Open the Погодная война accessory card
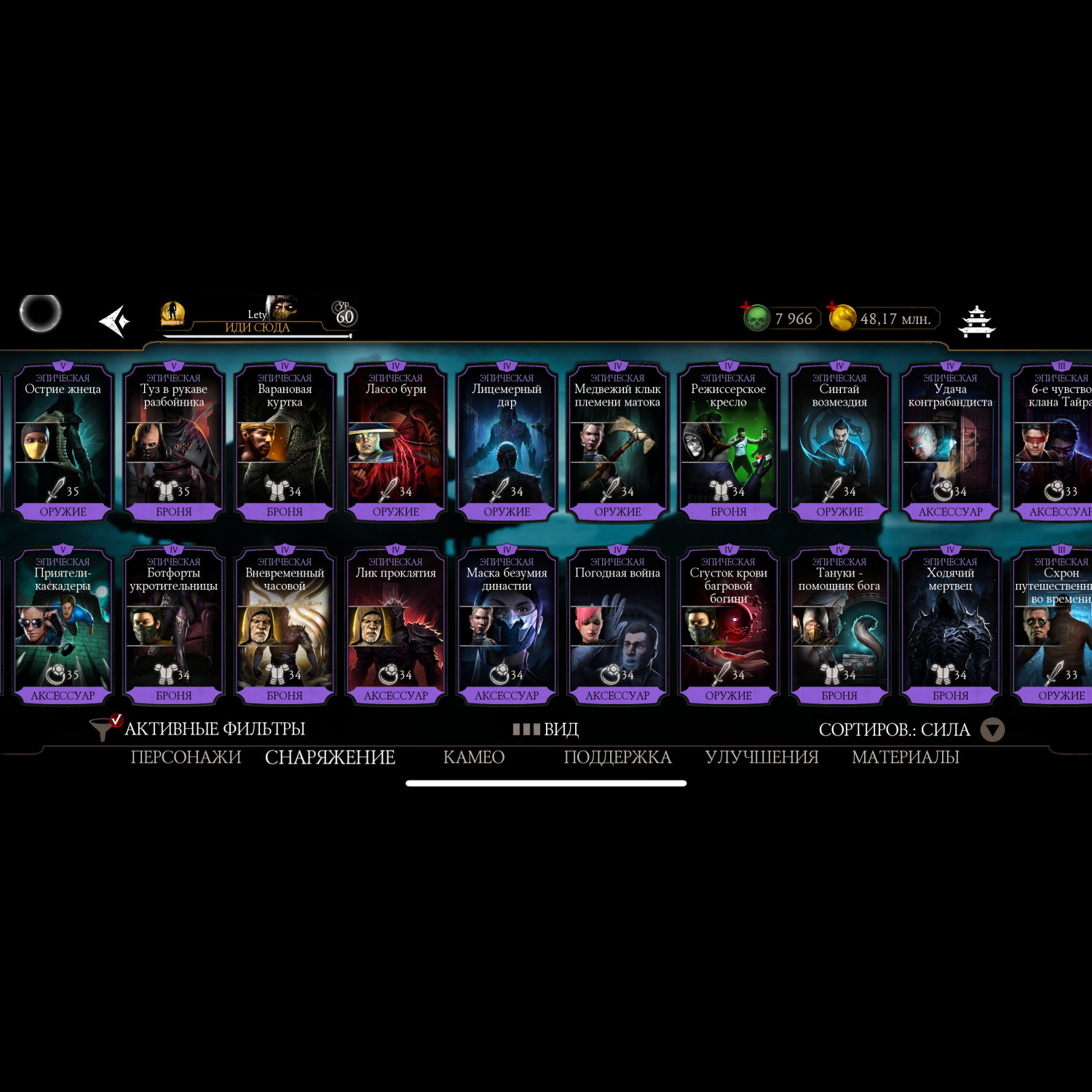The width and height of the screenshot is (1092, 1092). click(617, 626)
